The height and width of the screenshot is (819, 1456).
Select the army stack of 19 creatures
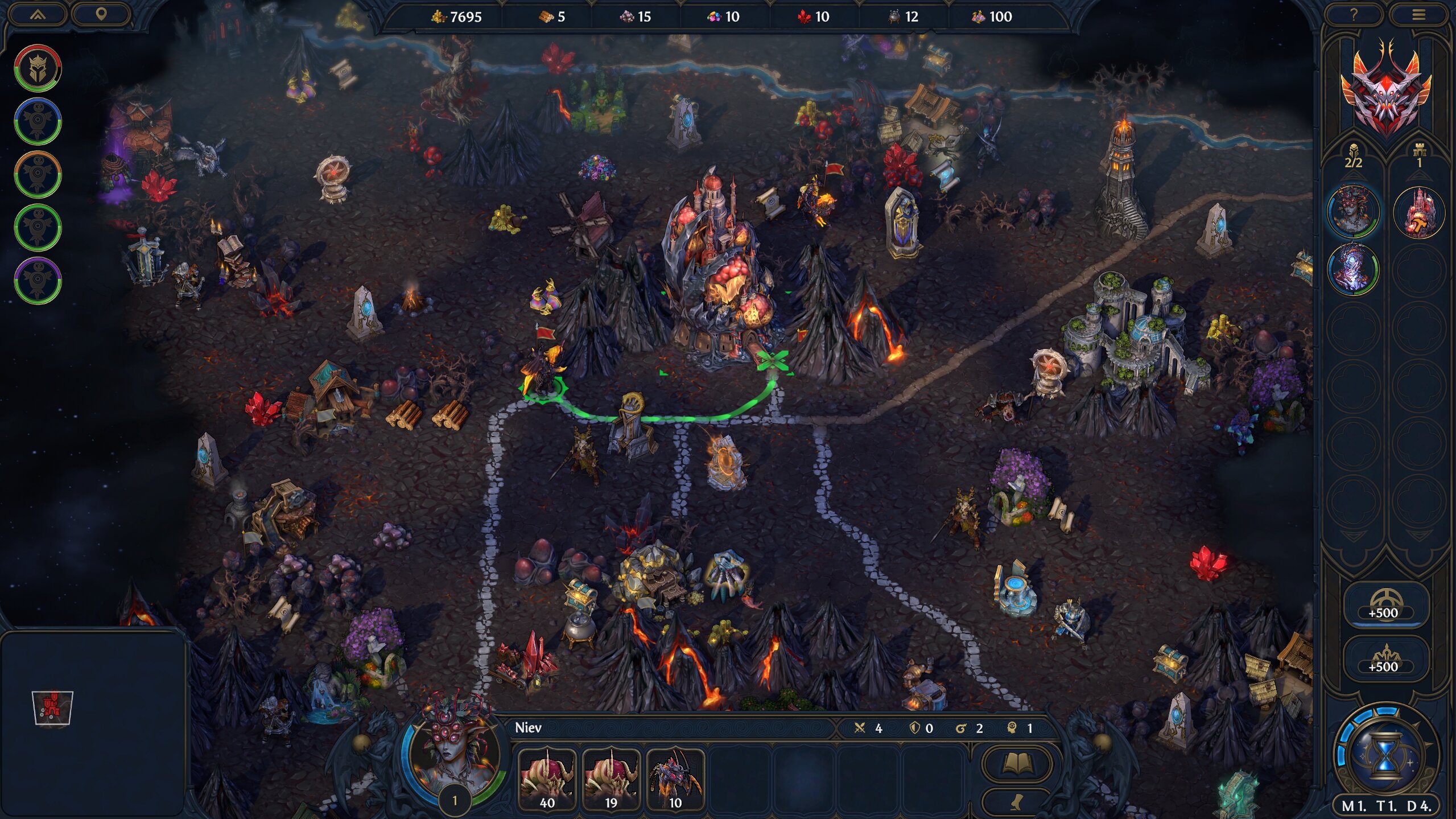coord(611,779)
